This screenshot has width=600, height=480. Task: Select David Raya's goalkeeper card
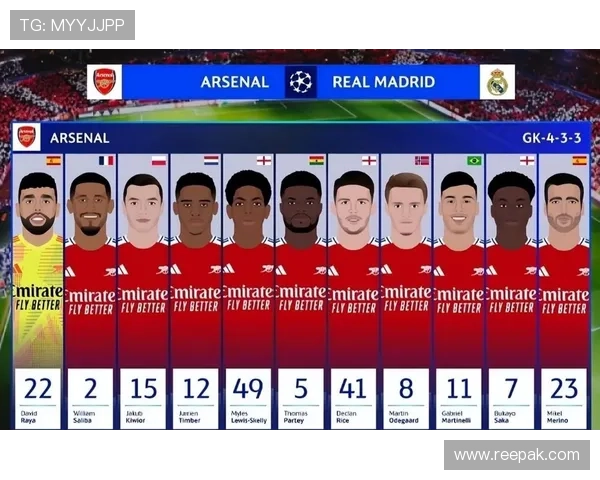click(x=38, y=290)
